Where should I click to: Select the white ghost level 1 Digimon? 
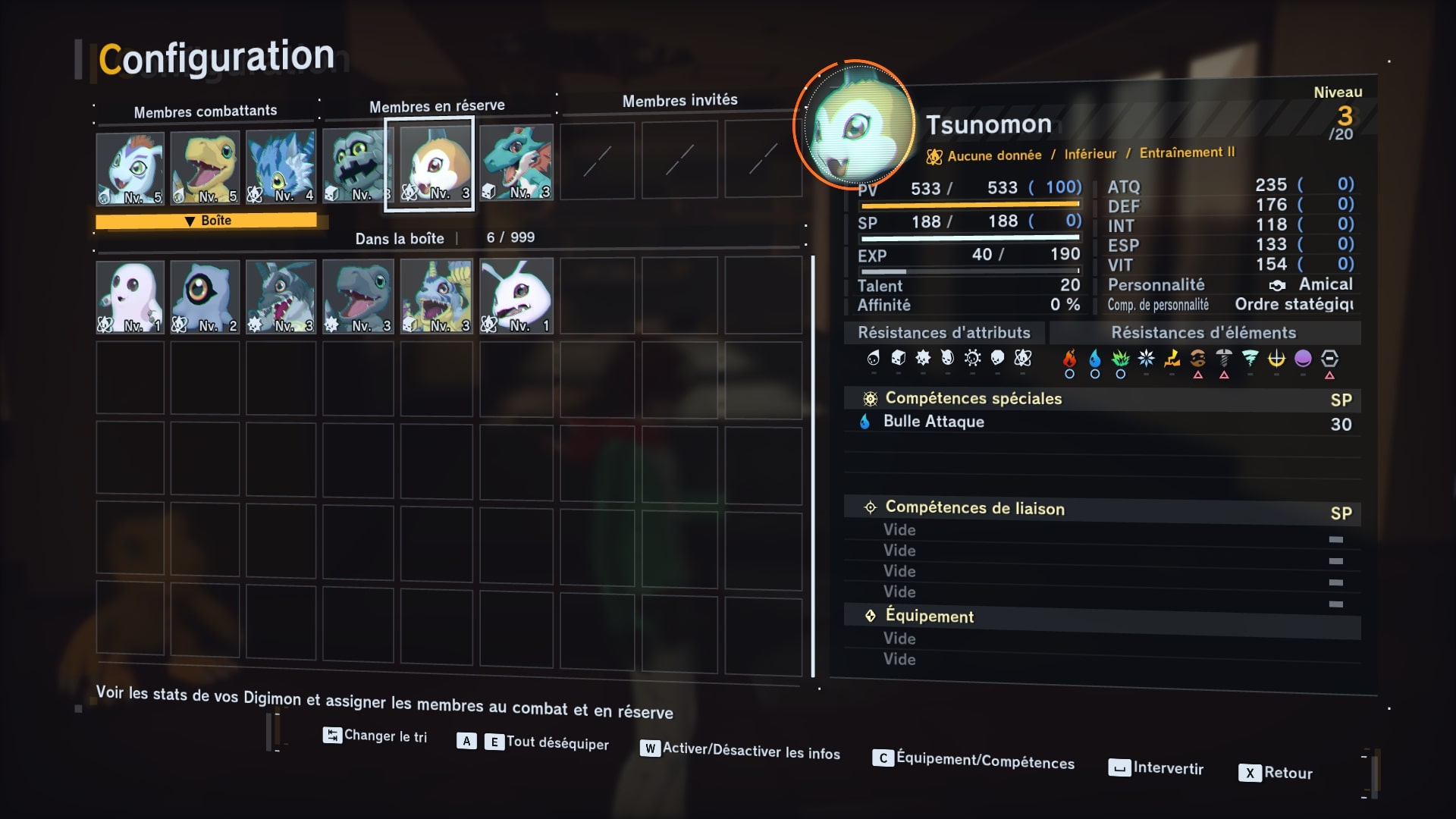130,297
